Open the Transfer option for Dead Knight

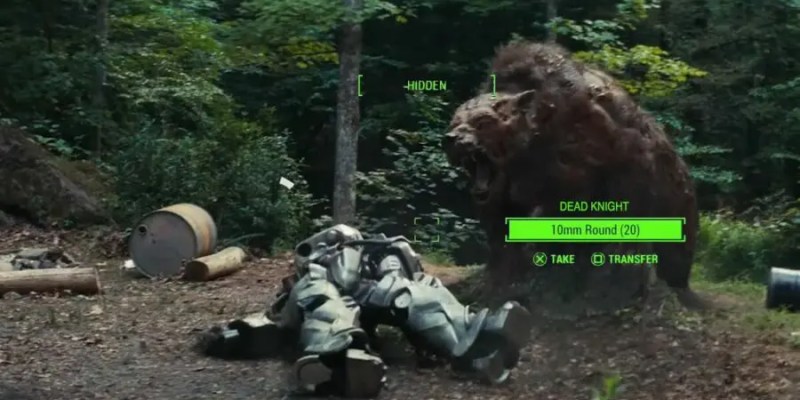click(x=632, y=259)
